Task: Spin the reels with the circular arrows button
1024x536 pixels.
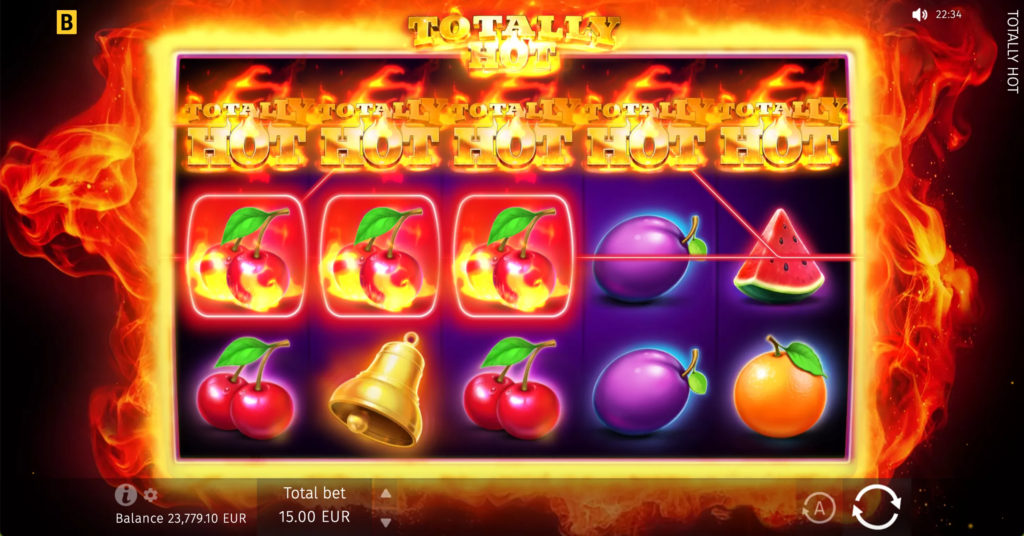Action: point(876,506)
